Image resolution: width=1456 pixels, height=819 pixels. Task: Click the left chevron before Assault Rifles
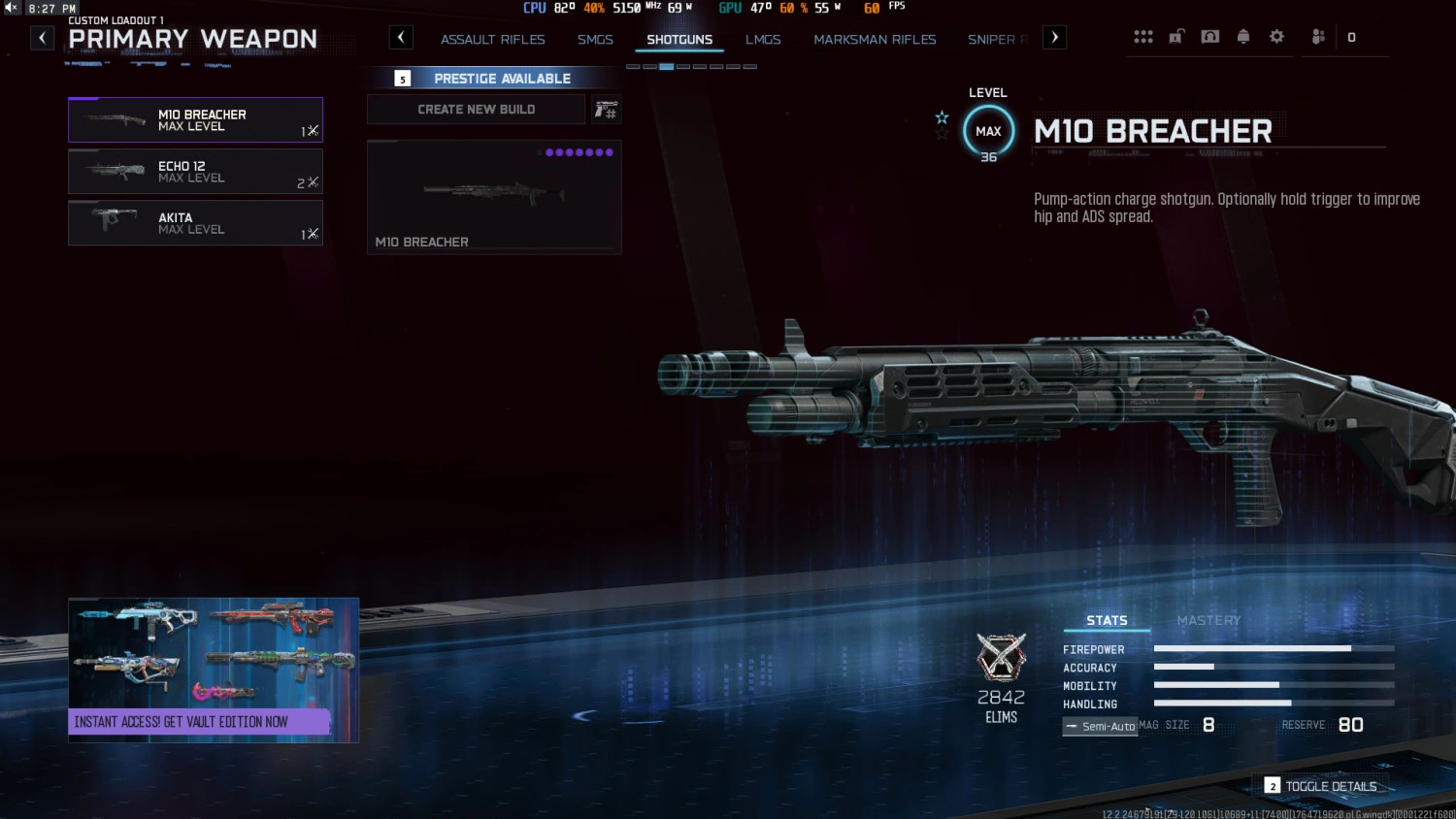pyautogui.click(x=401, y=37)
